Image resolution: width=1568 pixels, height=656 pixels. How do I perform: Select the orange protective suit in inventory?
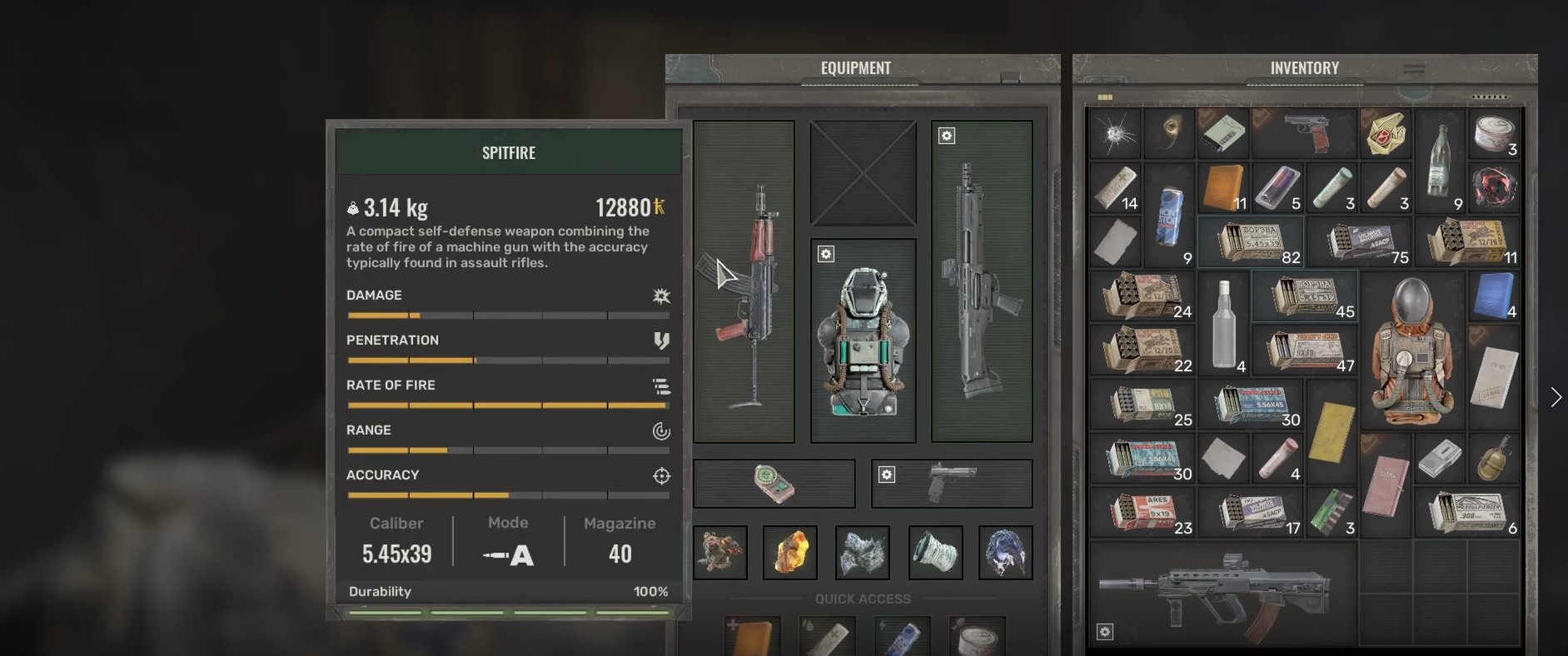[x=1413, y=350]
